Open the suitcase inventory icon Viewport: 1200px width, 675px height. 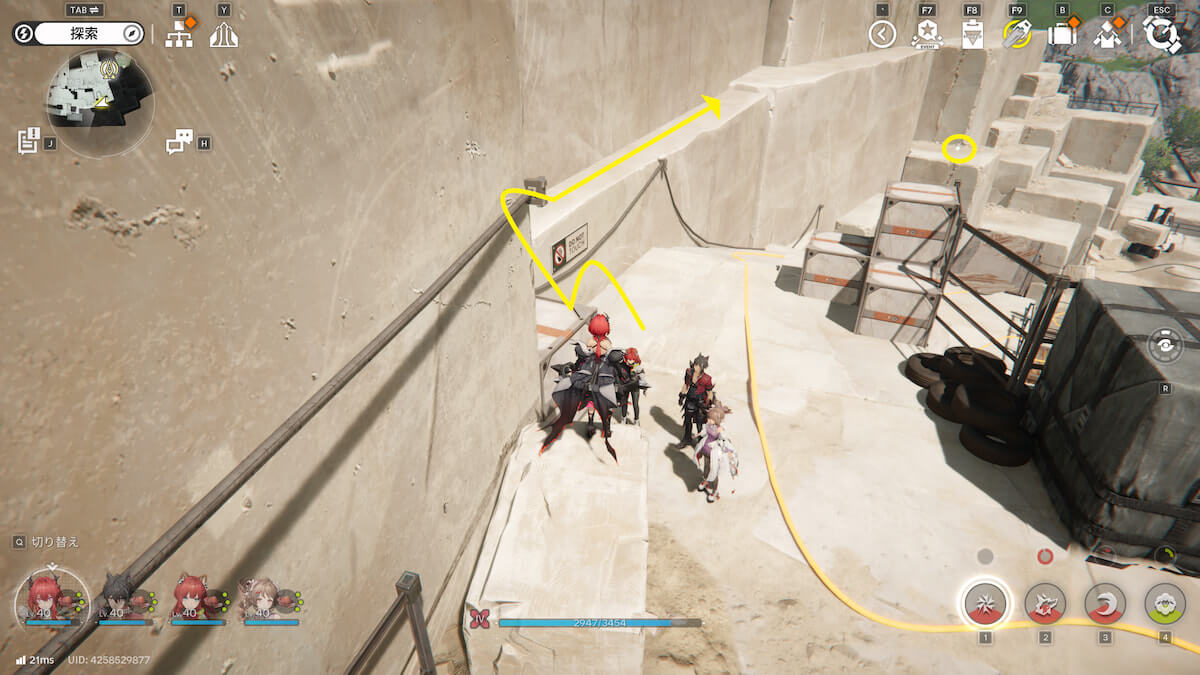coord(1061,35)
